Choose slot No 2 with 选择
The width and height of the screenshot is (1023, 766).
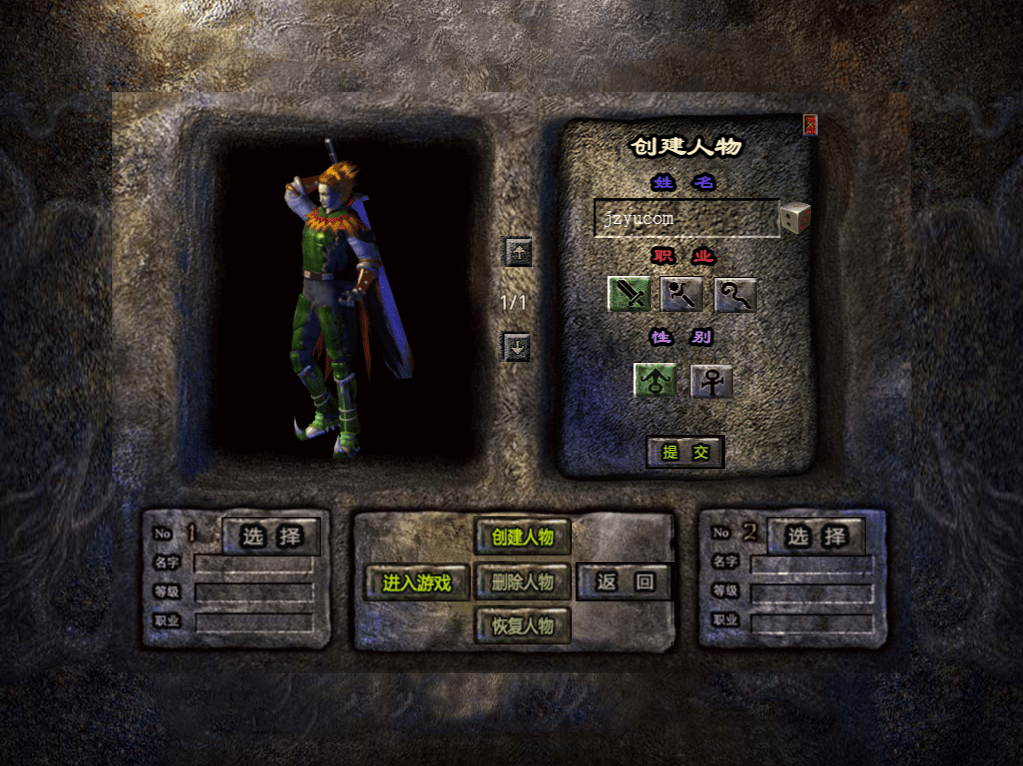[x=816, y=536]
